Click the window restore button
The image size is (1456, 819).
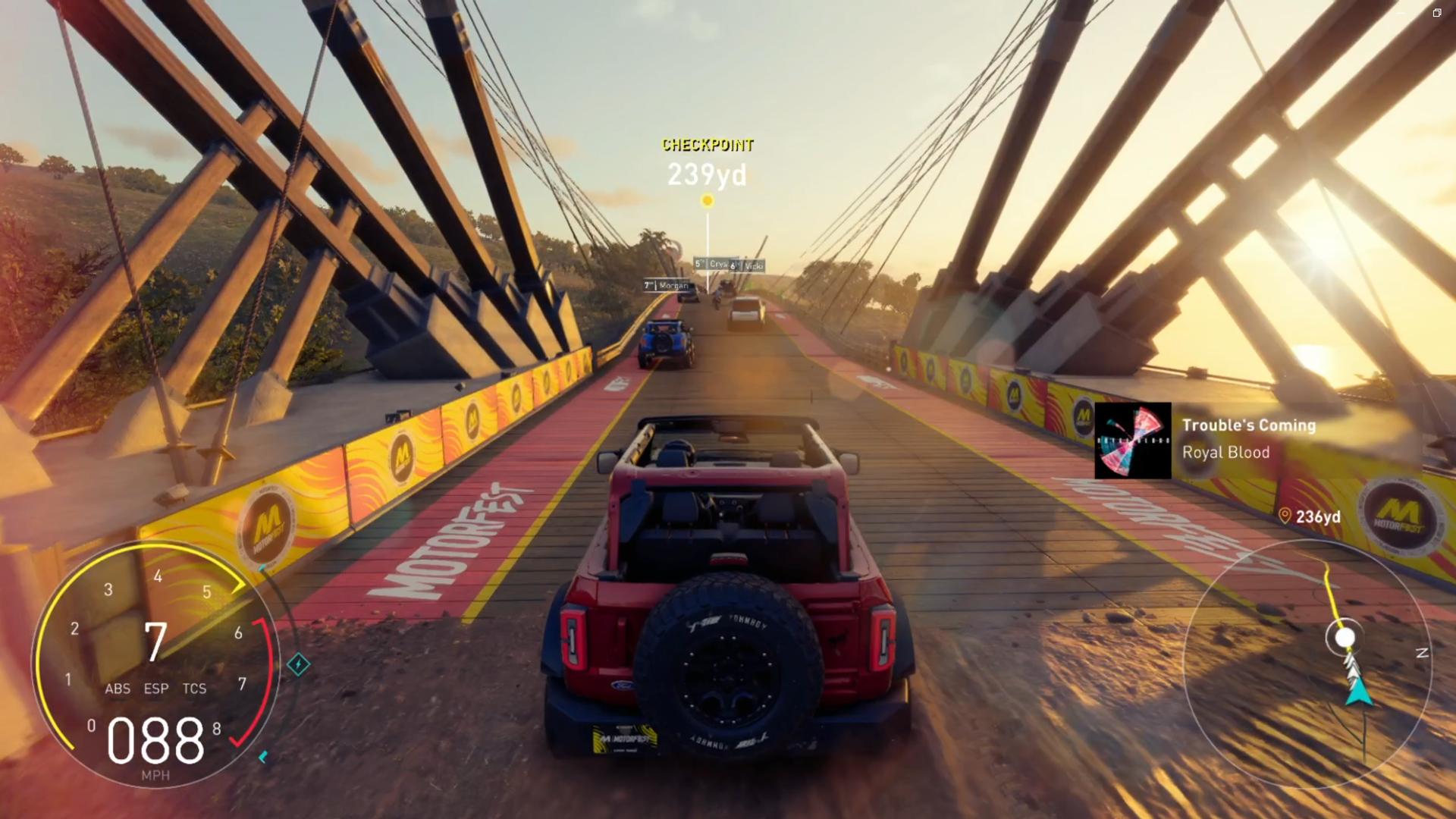(x=1436, y=13)
